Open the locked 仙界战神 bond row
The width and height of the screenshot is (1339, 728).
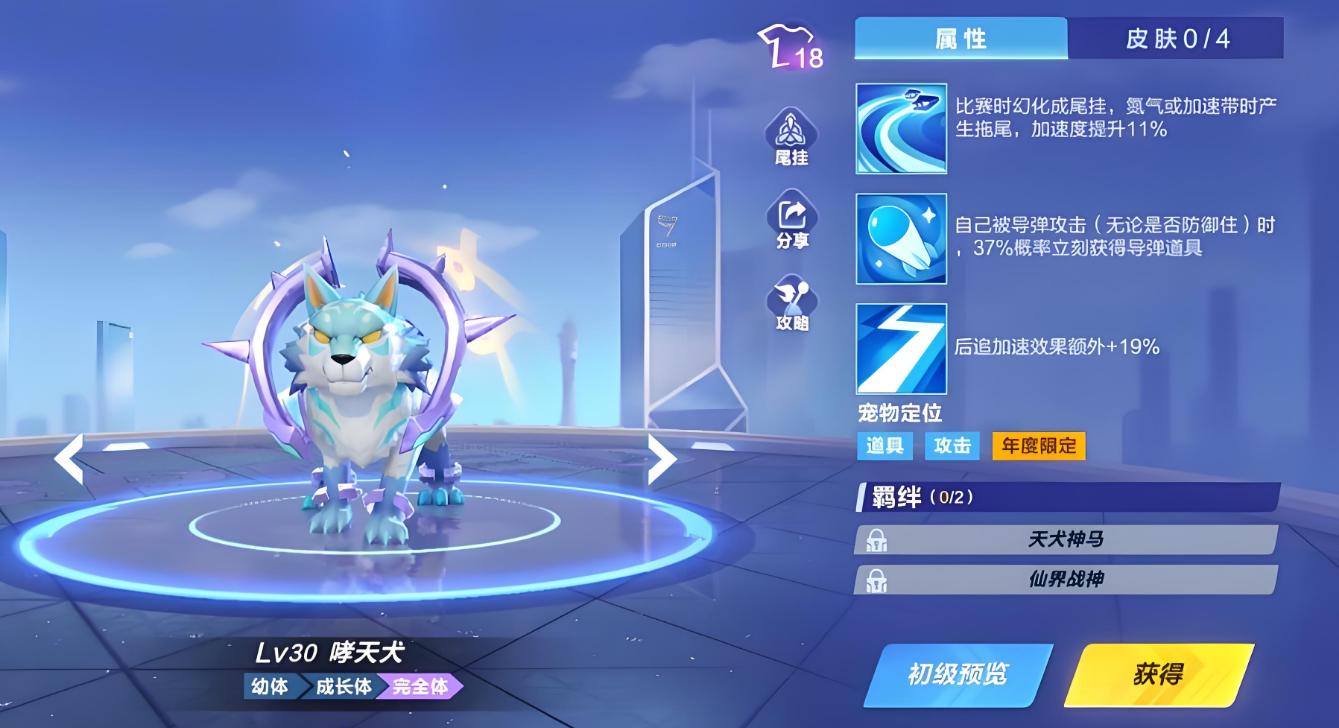1066,580
